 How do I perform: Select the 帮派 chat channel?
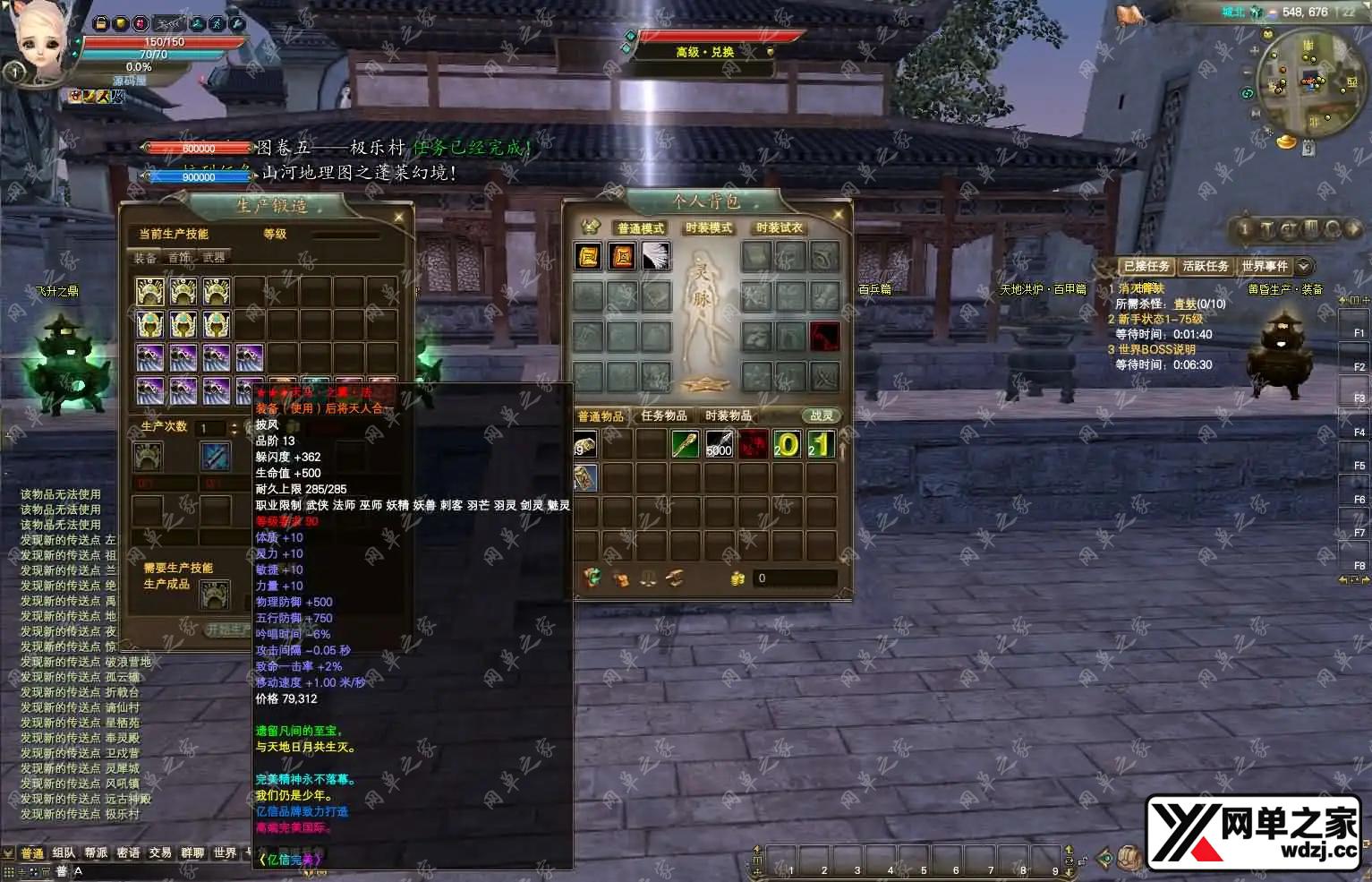tap(96, 853)
